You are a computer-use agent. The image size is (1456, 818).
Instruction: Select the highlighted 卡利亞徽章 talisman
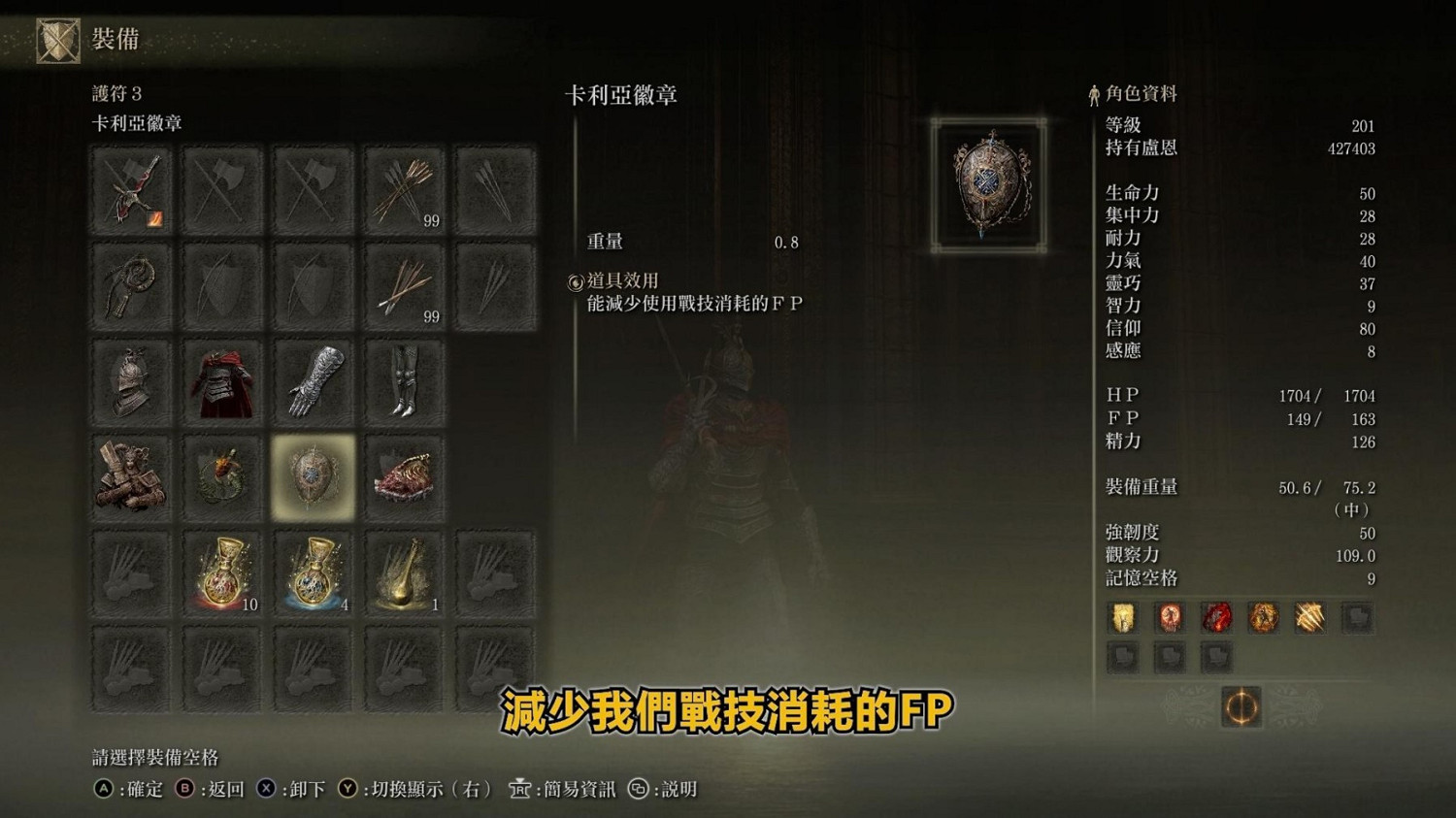pos(313,475)
